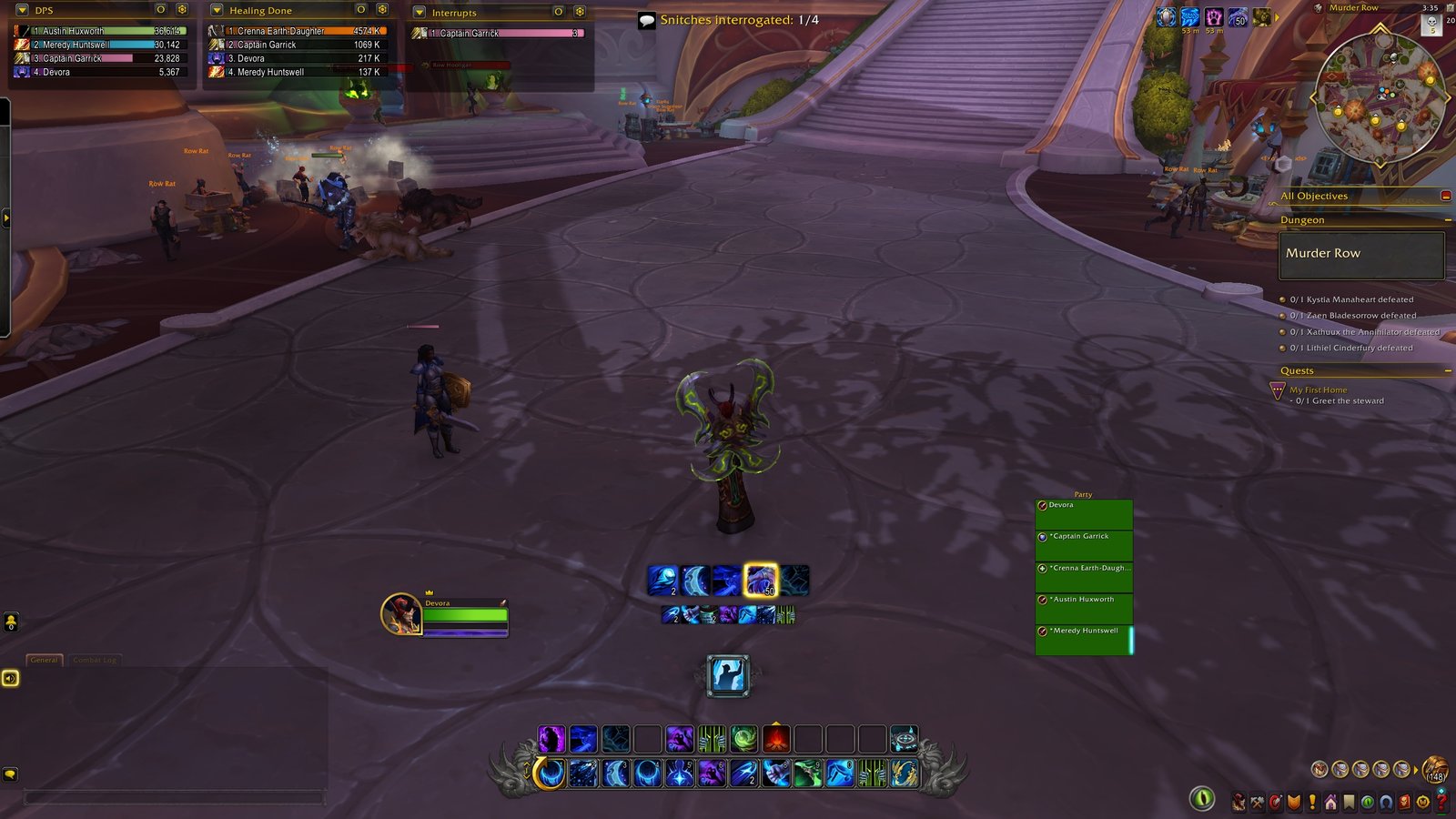Click Devora's player portrait
This screenshot has width=1456, height=819.
coord(400,614)
